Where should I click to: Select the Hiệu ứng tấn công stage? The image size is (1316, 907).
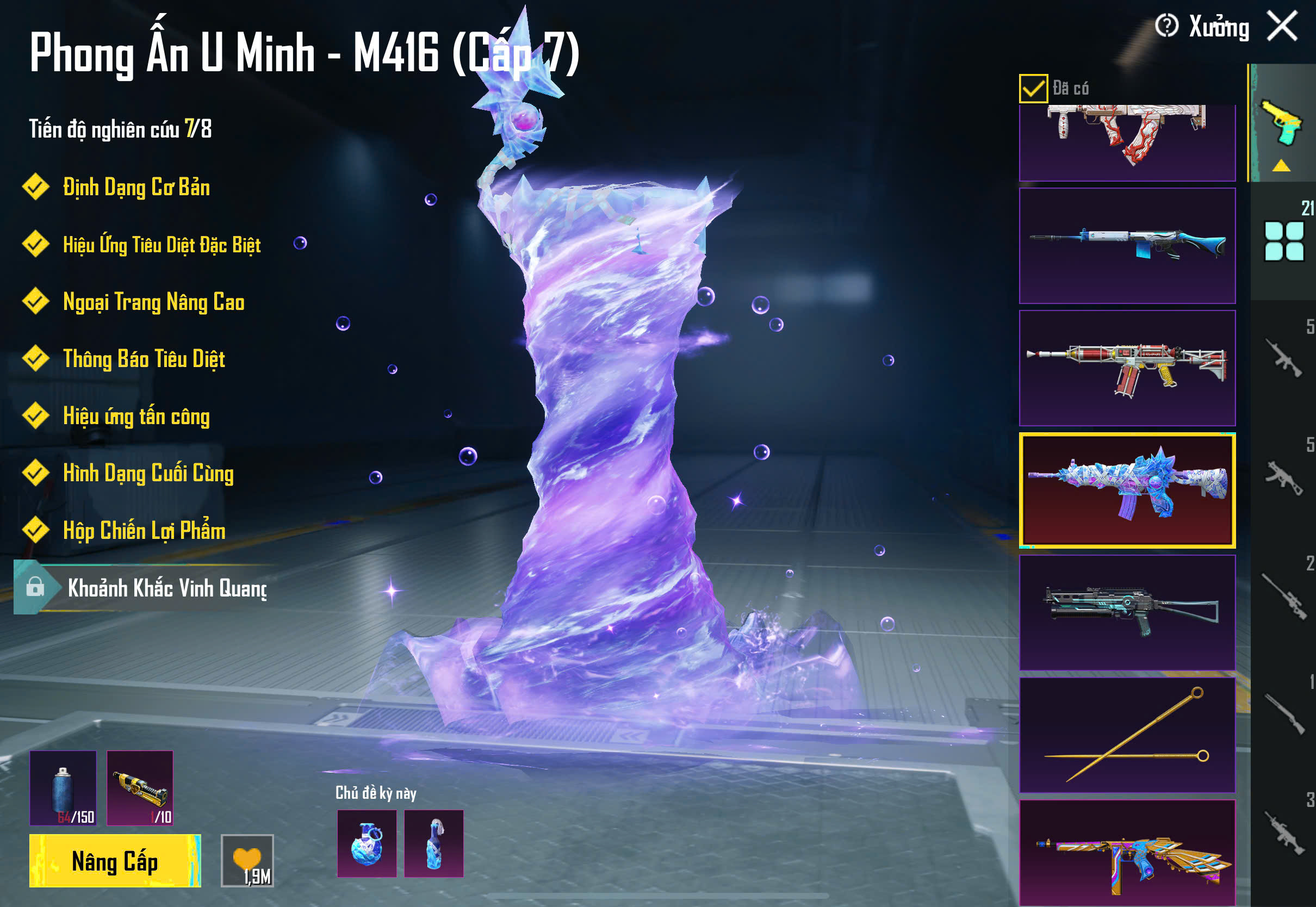[136, 416]
